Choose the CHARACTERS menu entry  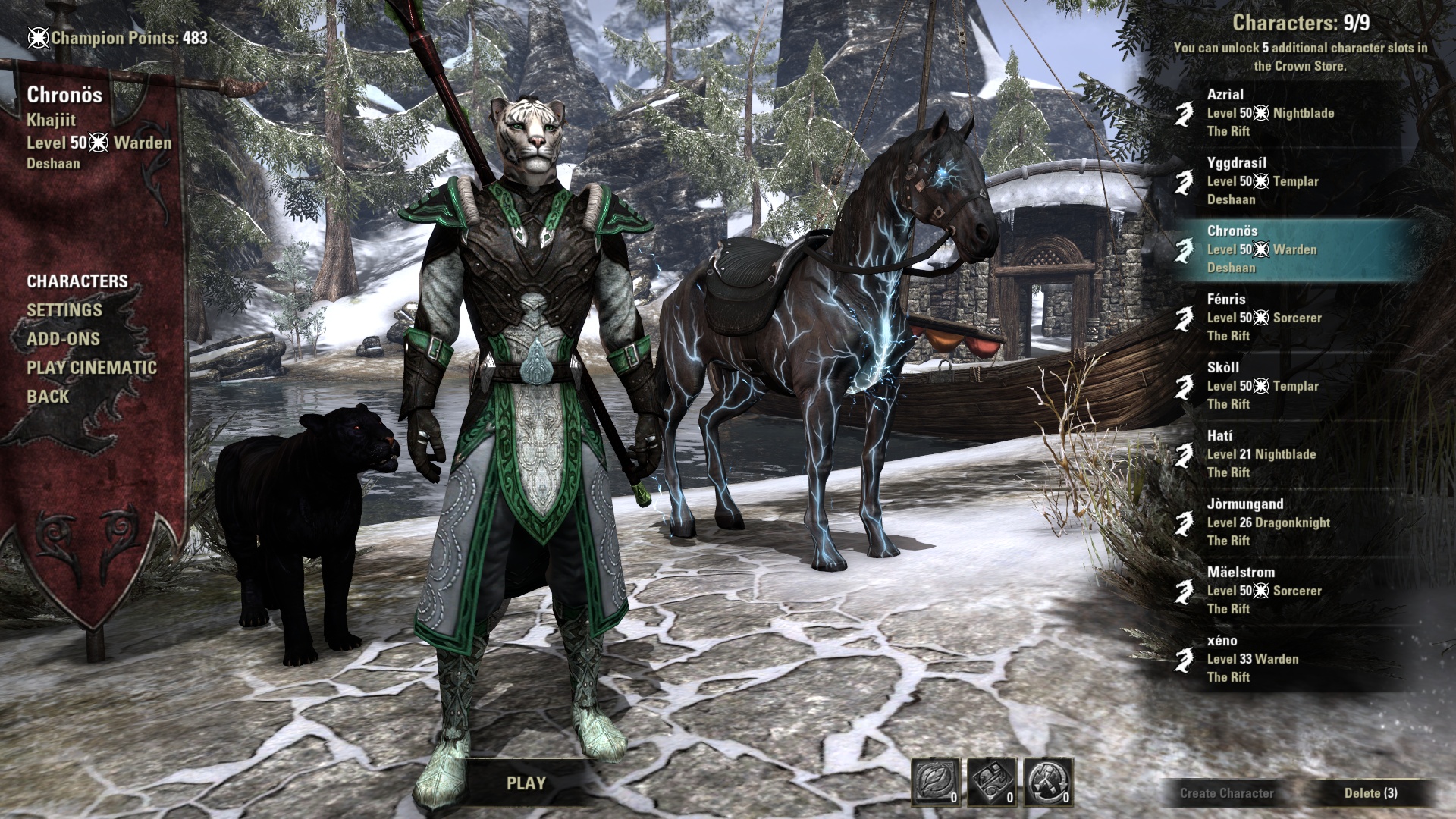(x=77, y=281)
